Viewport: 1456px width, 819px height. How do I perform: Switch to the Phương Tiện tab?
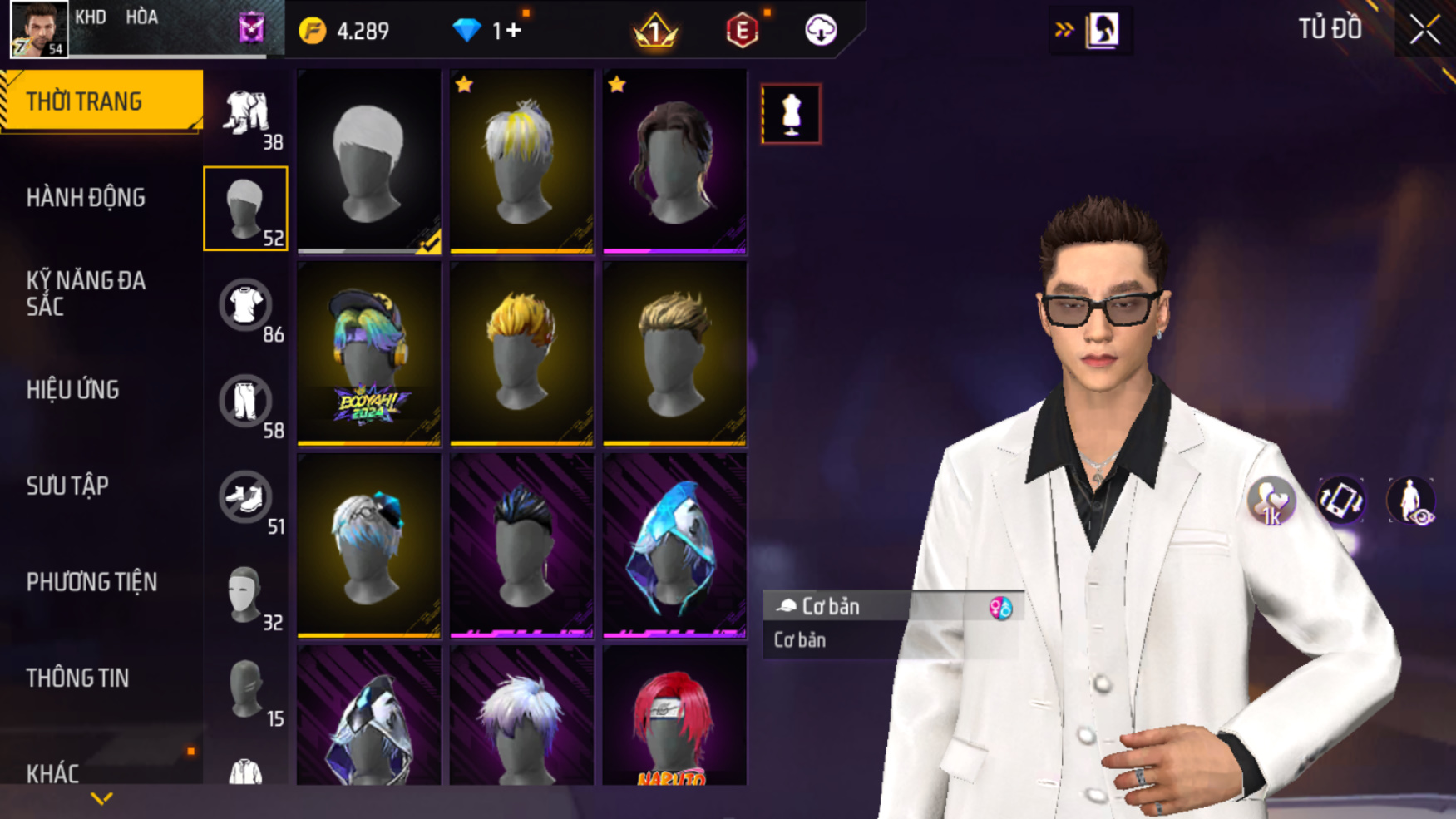91,582
